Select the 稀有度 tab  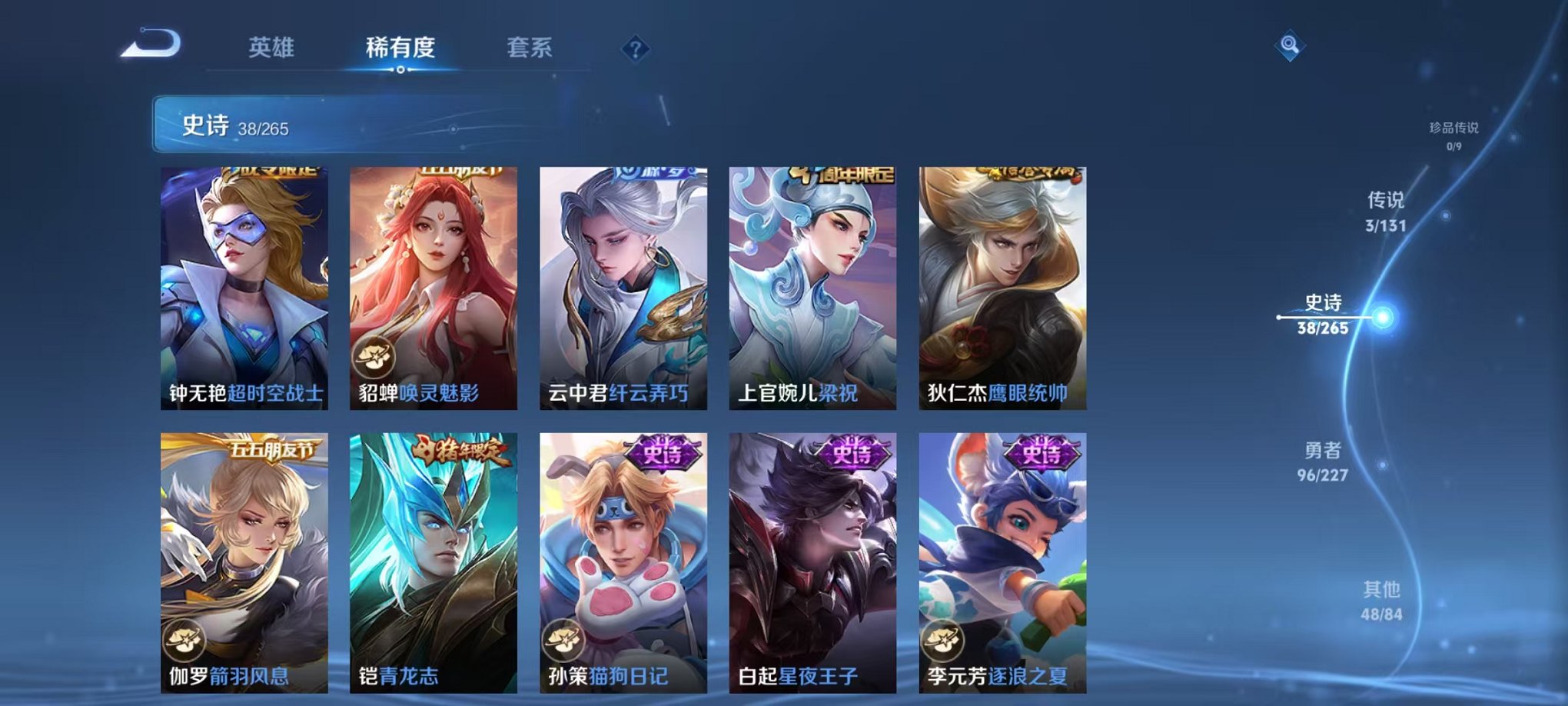pos(400,46)
